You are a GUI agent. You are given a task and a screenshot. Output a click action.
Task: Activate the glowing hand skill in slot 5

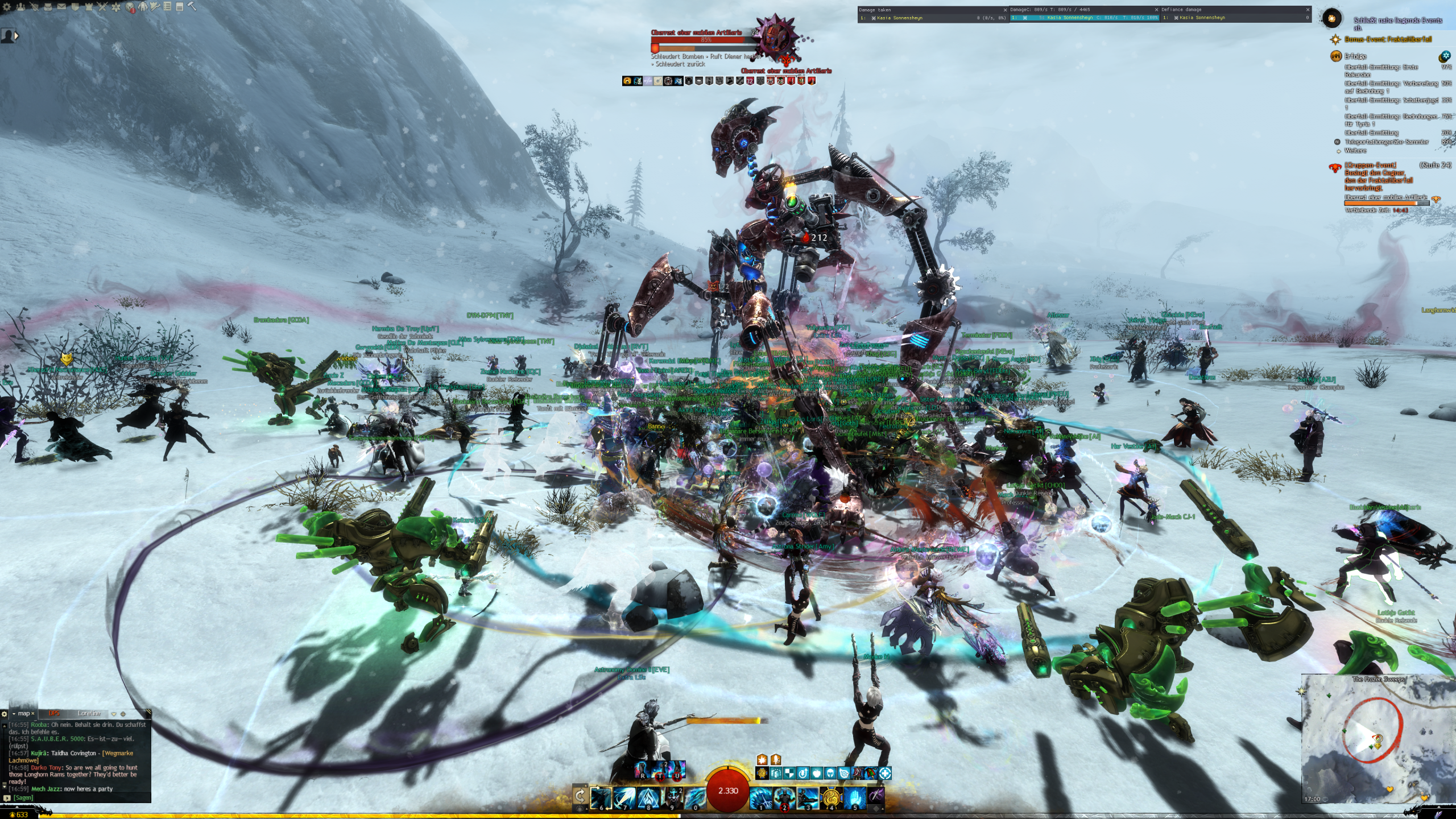coord(854,797)
